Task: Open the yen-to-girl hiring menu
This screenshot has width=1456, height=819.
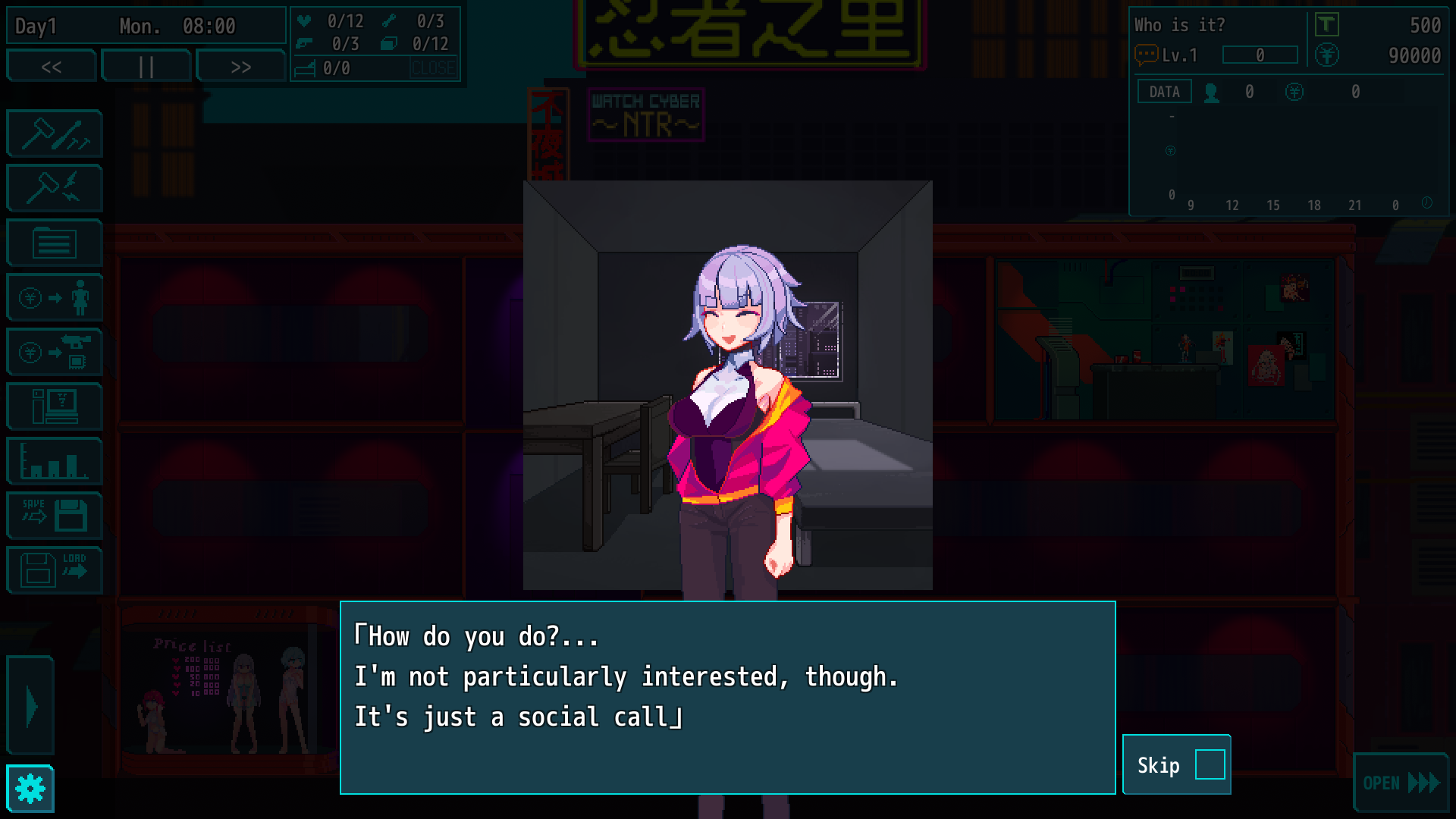Action: click(55, 297)
